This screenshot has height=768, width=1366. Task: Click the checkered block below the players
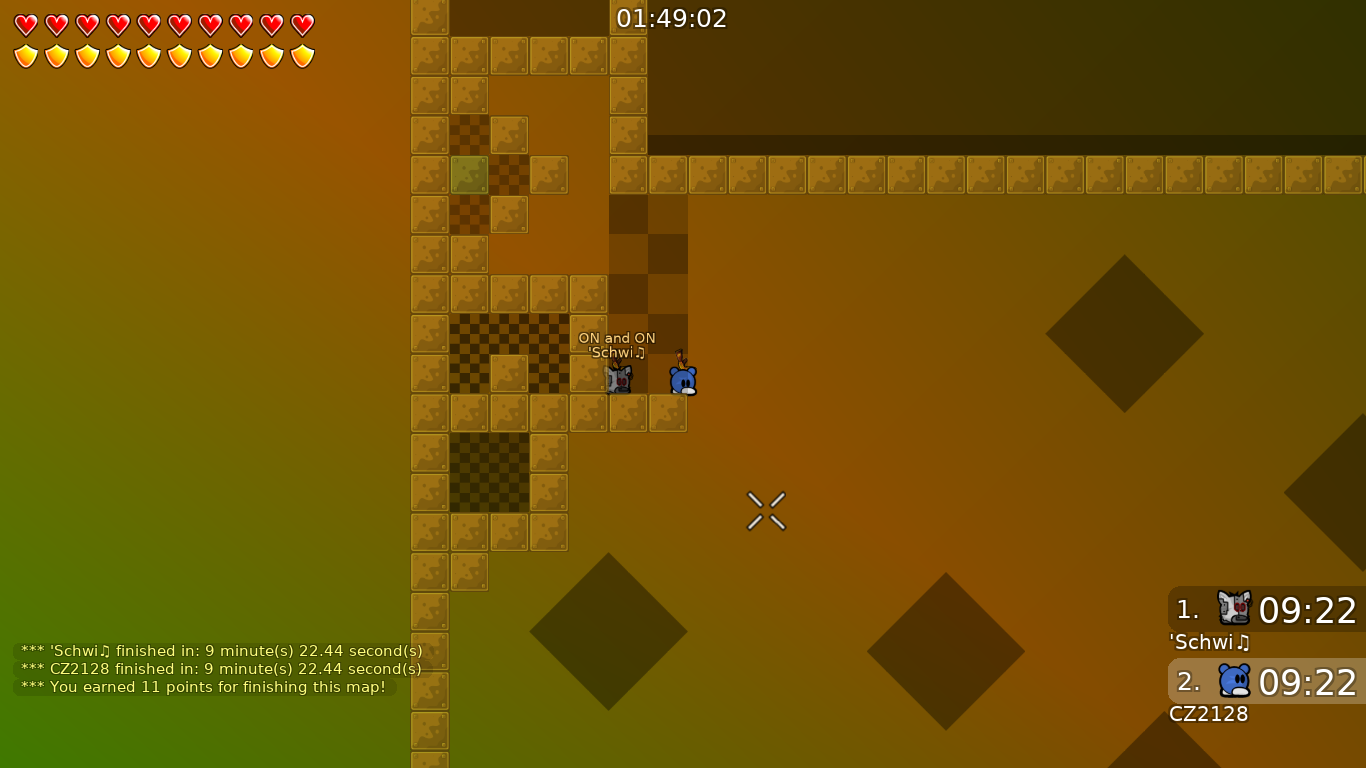[488, 472]
